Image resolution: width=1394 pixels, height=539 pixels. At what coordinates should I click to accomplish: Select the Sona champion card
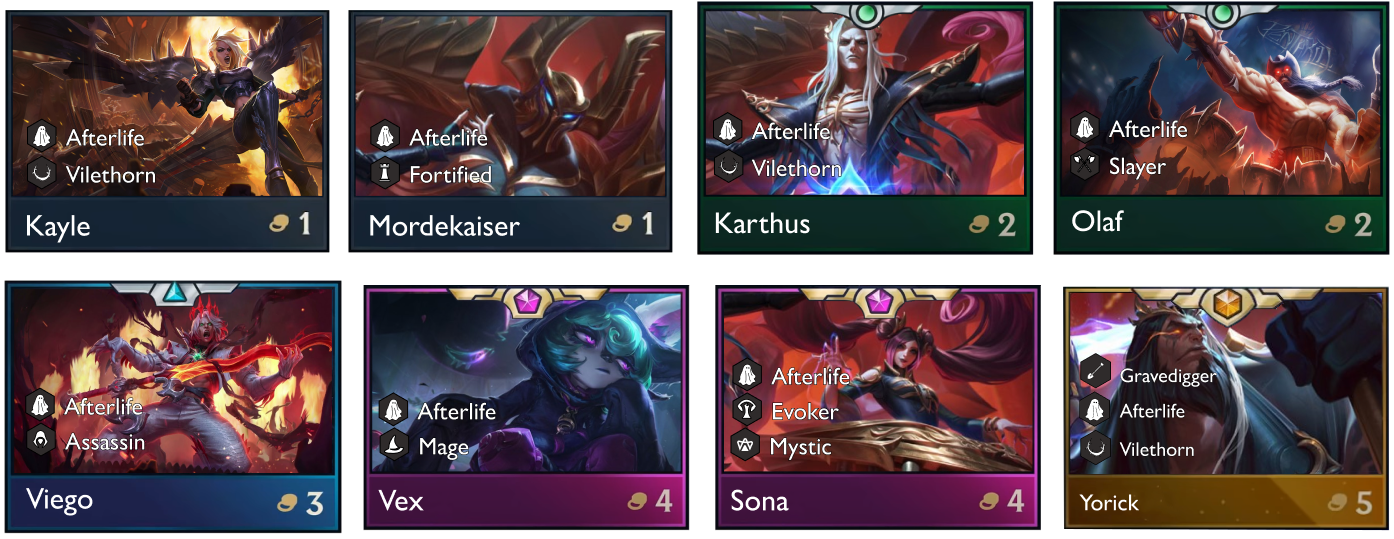pos(878,407)
